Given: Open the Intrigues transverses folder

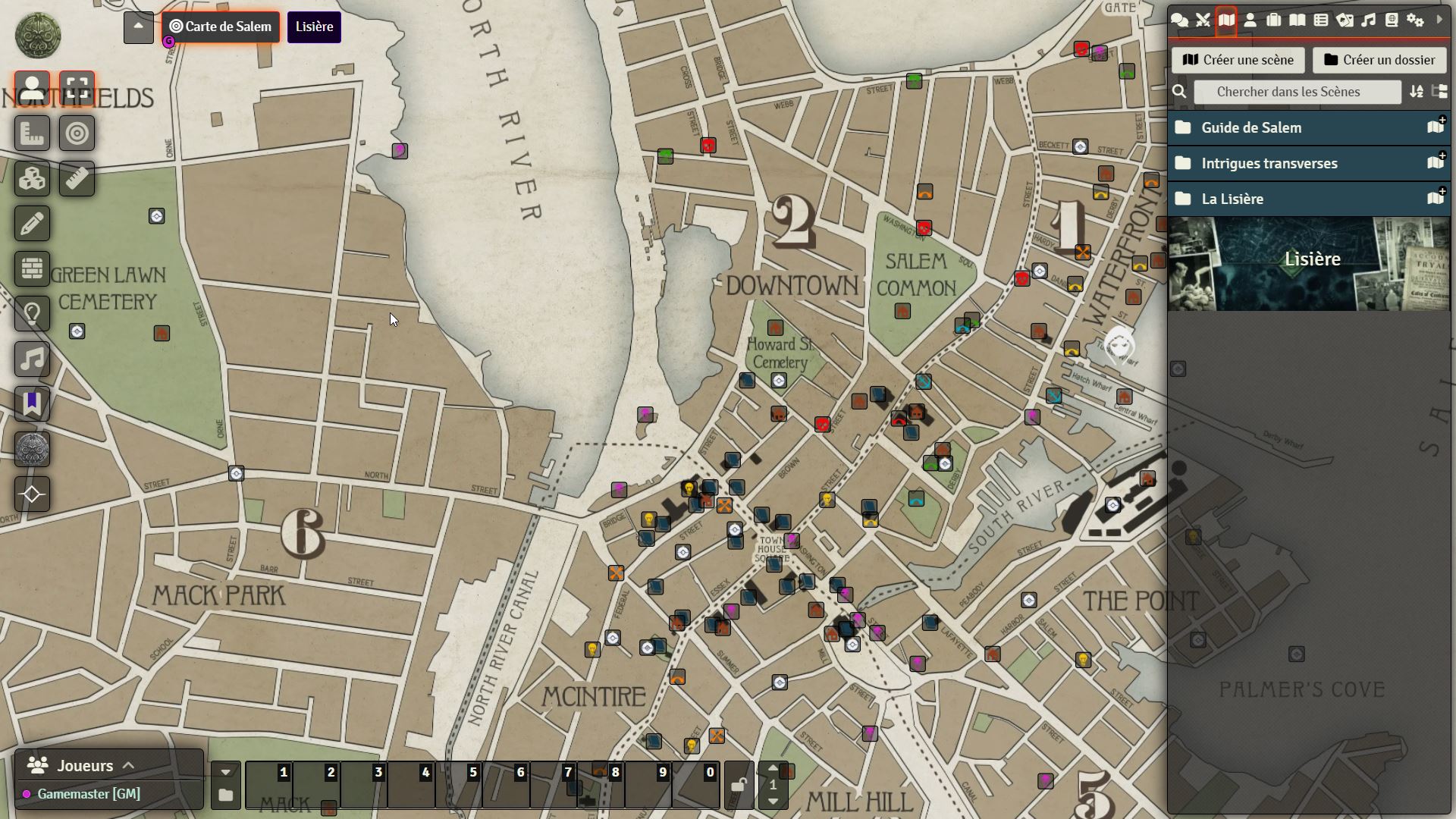Looking at the screenshot, I should (1269, 163).
